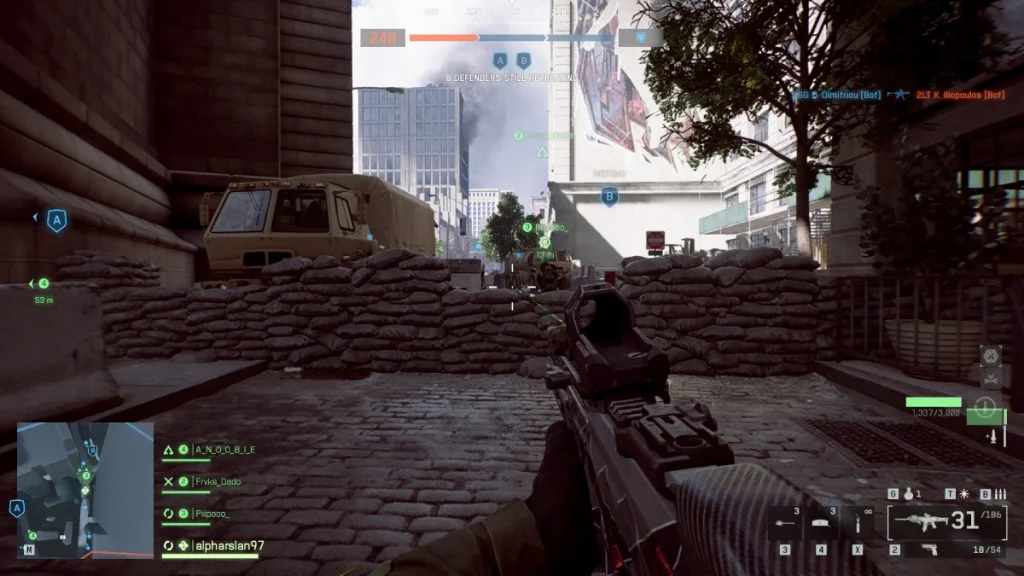This screenshot has width=1024, height=576.
Task: Select the objective A shield beside the minimap
Action: [17, 509]
